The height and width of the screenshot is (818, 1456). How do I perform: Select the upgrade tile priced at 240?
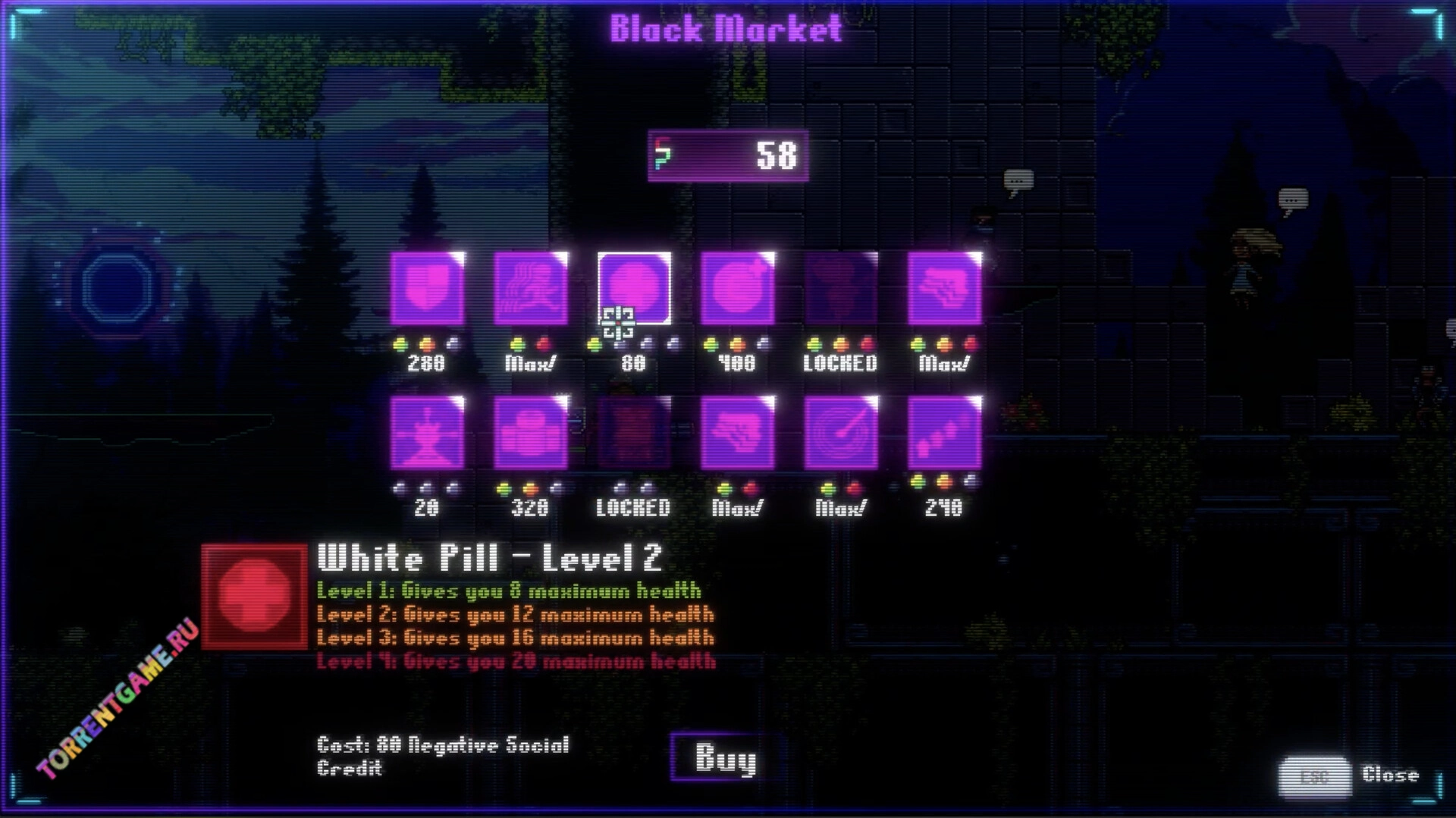pos(944,433)
